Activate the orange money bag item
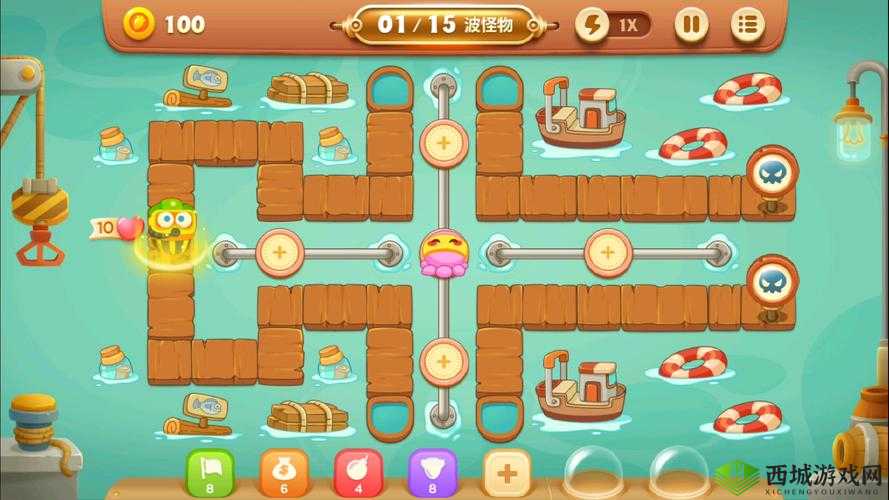Image resolution: width=889 pixels, height=500 pixels. pos(284,471)
